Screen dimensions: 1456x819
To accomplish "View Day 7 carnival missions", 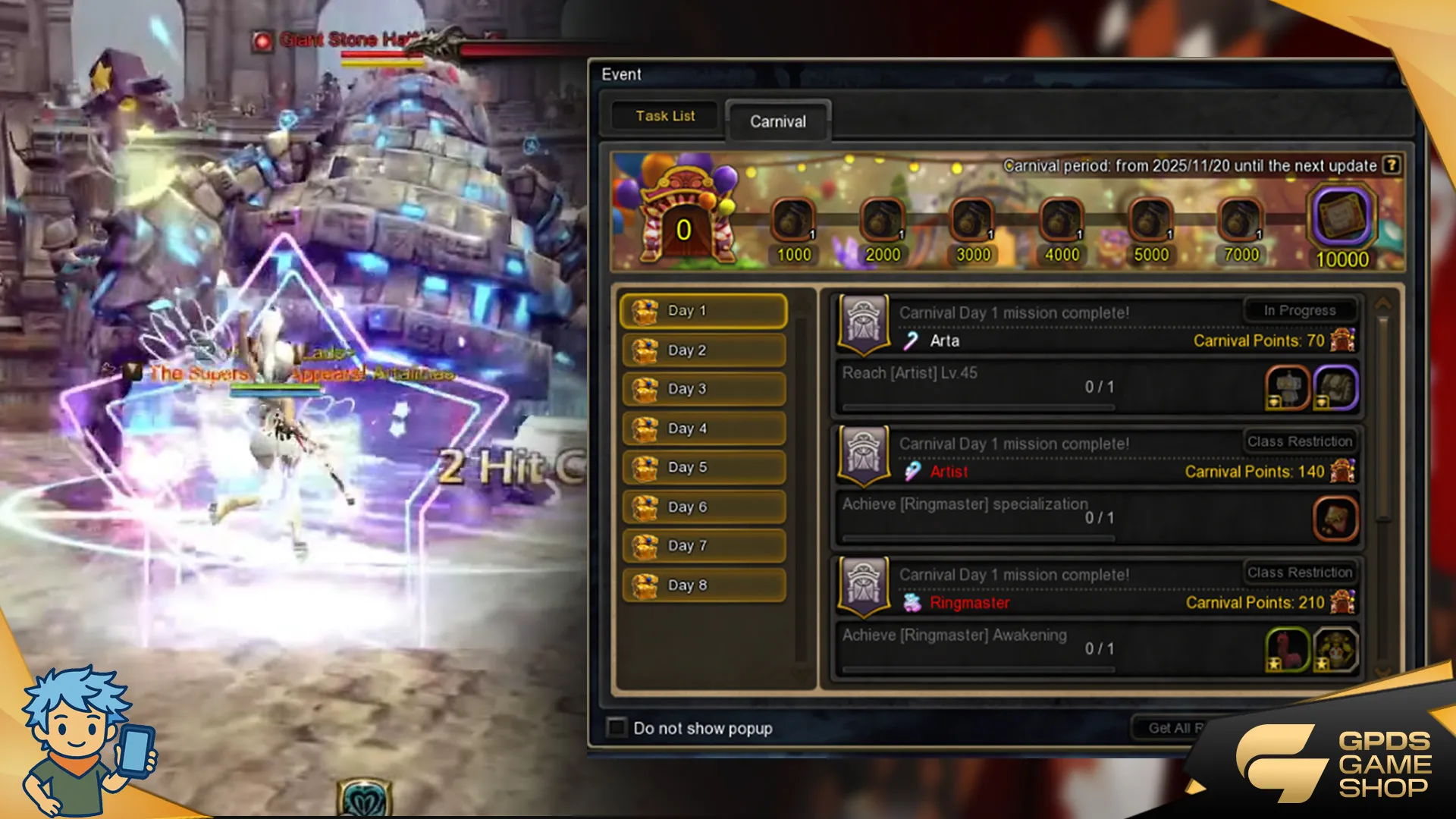I will (x=703, y=545).
